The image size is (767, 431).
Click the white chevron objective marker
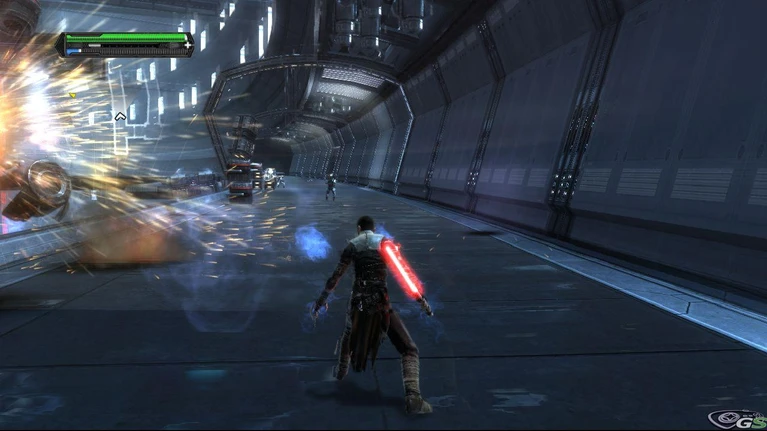pyautogui.click(x=120, y=116)
